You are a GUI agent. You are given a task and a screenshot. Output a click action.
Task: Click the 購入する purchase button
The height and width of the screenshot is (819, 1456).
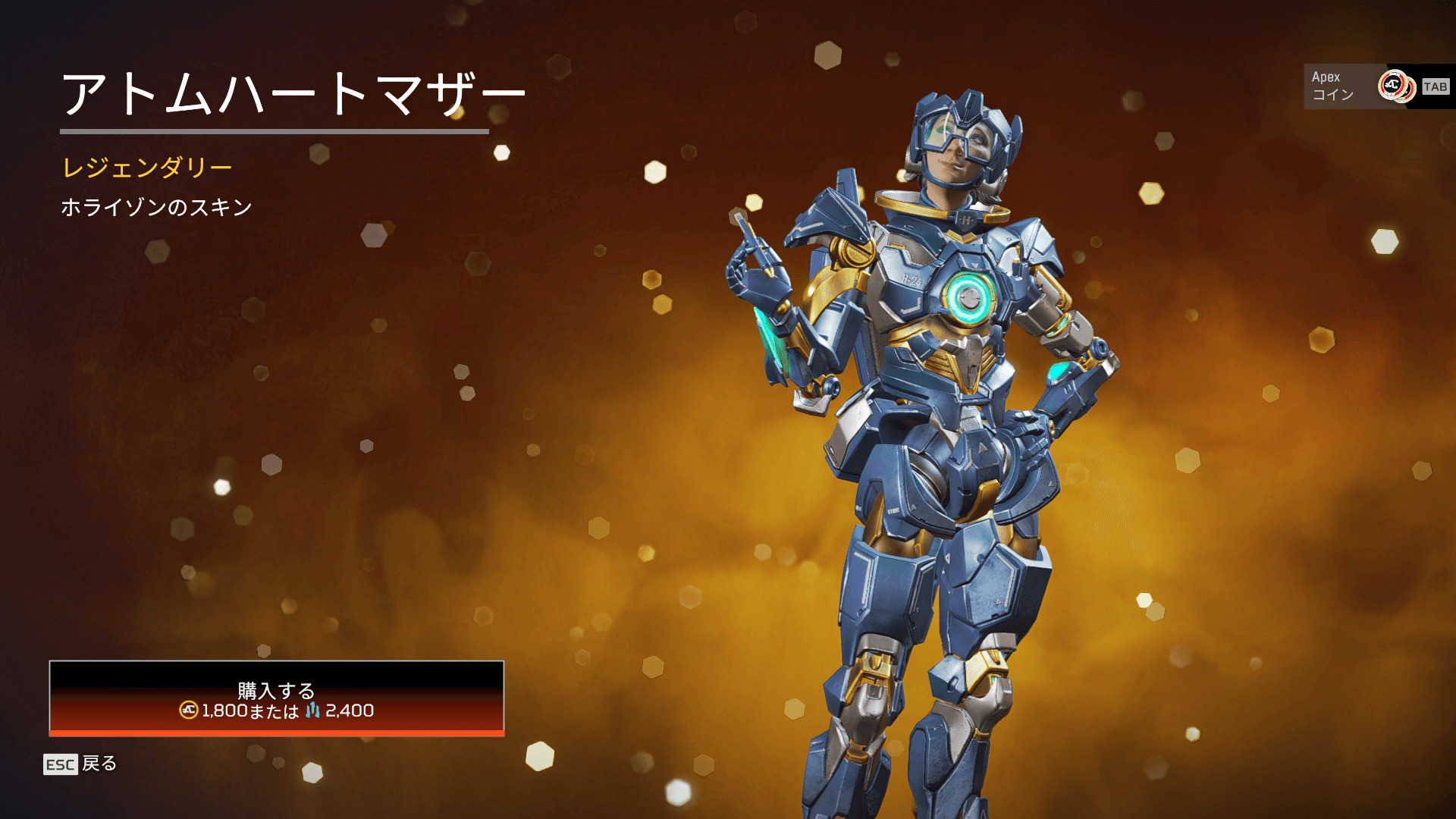pyautogui.click(x=276, y=698)
